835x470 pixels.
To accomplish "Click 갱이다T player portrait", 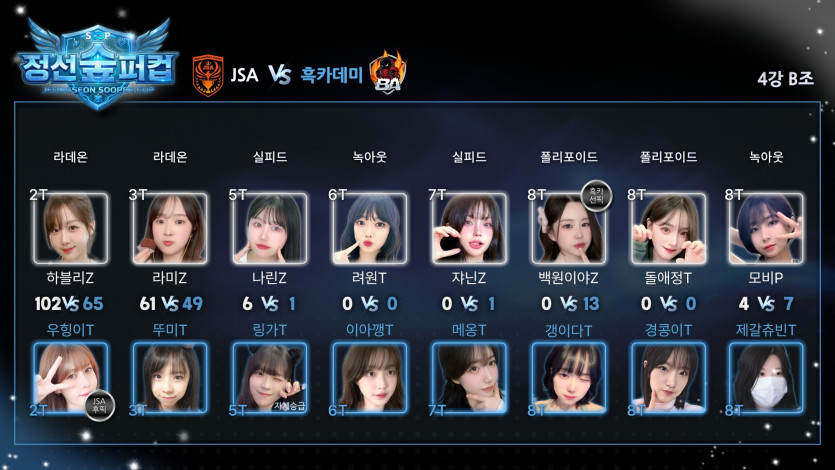I will [568, 379].
